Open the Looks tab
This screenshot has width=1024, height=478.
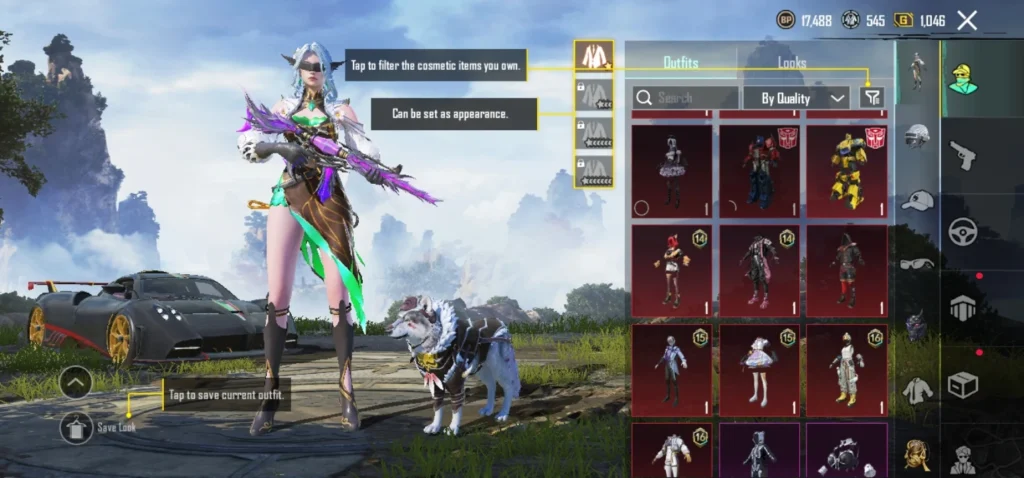click(x=792, y=63)
